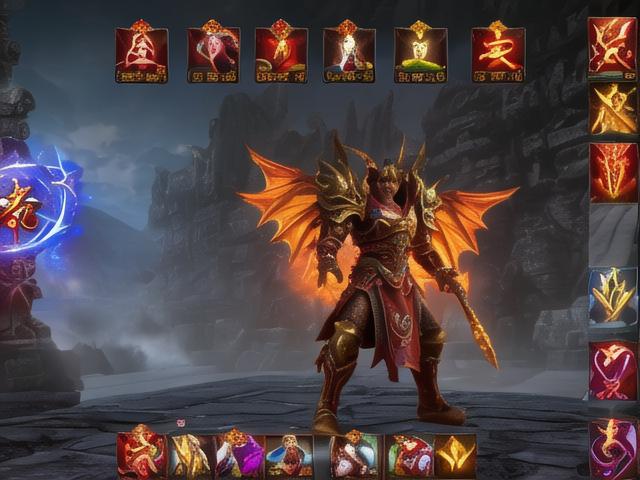Use the golden crossed blades skill
Screen dimensions: 640x480
(x=612, y=108)
